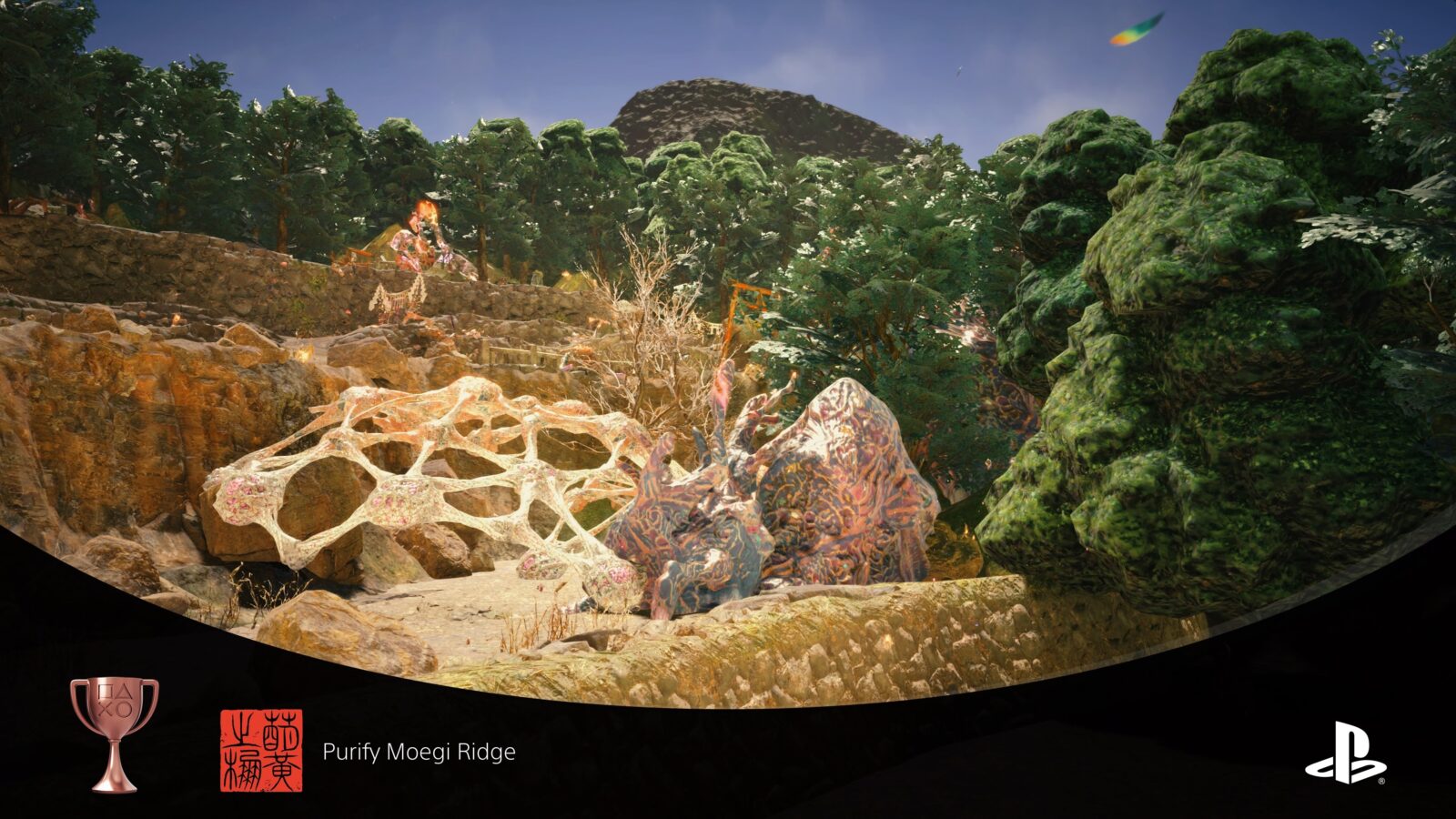Click the comet streaking across the sky
The height and width of the screenshot is (819, 1456).
click(x=1136, y=32)
